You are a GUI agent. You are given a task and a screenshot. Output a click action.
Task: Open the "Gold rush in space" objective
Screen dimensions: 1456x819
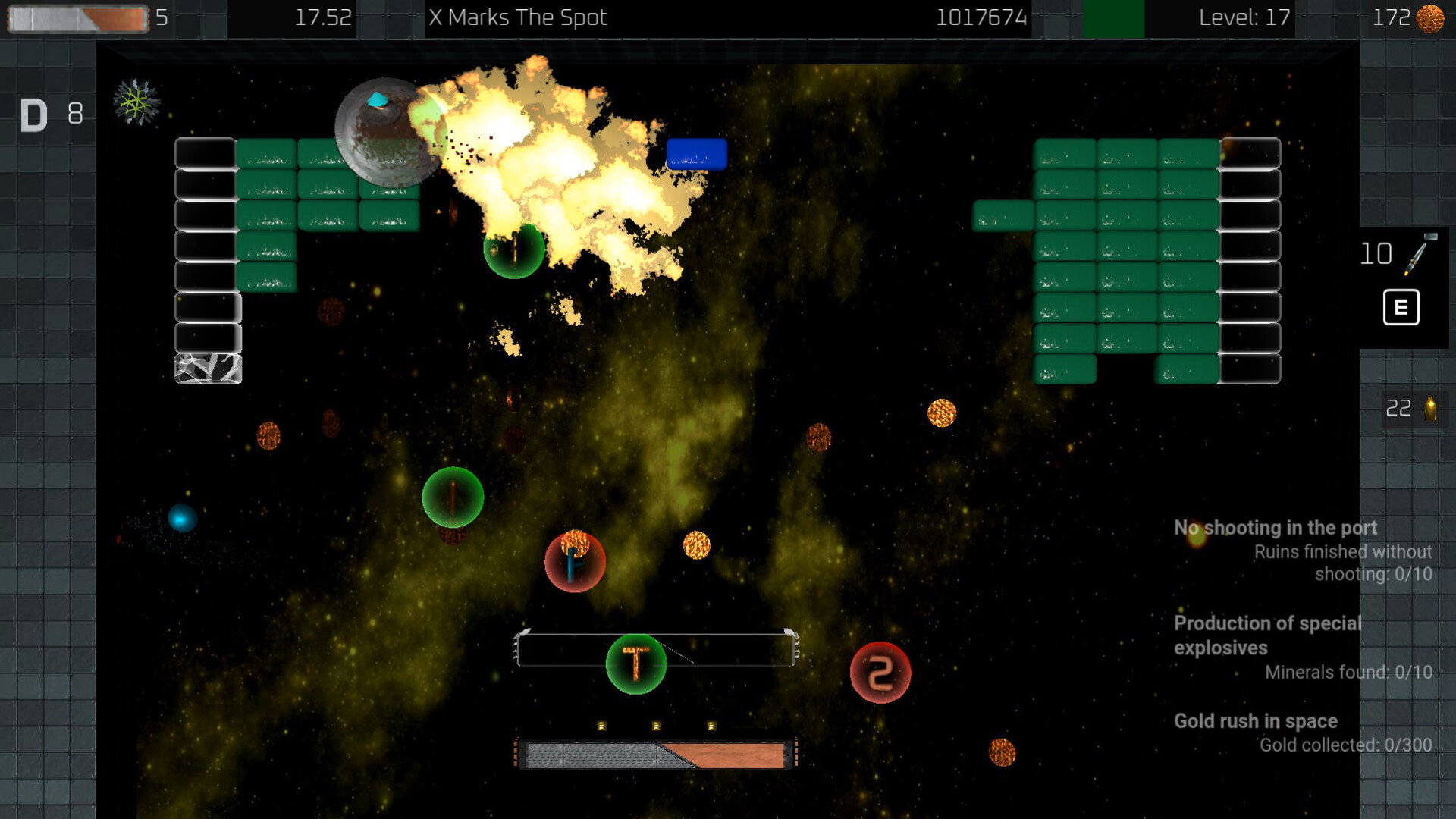1255,721
